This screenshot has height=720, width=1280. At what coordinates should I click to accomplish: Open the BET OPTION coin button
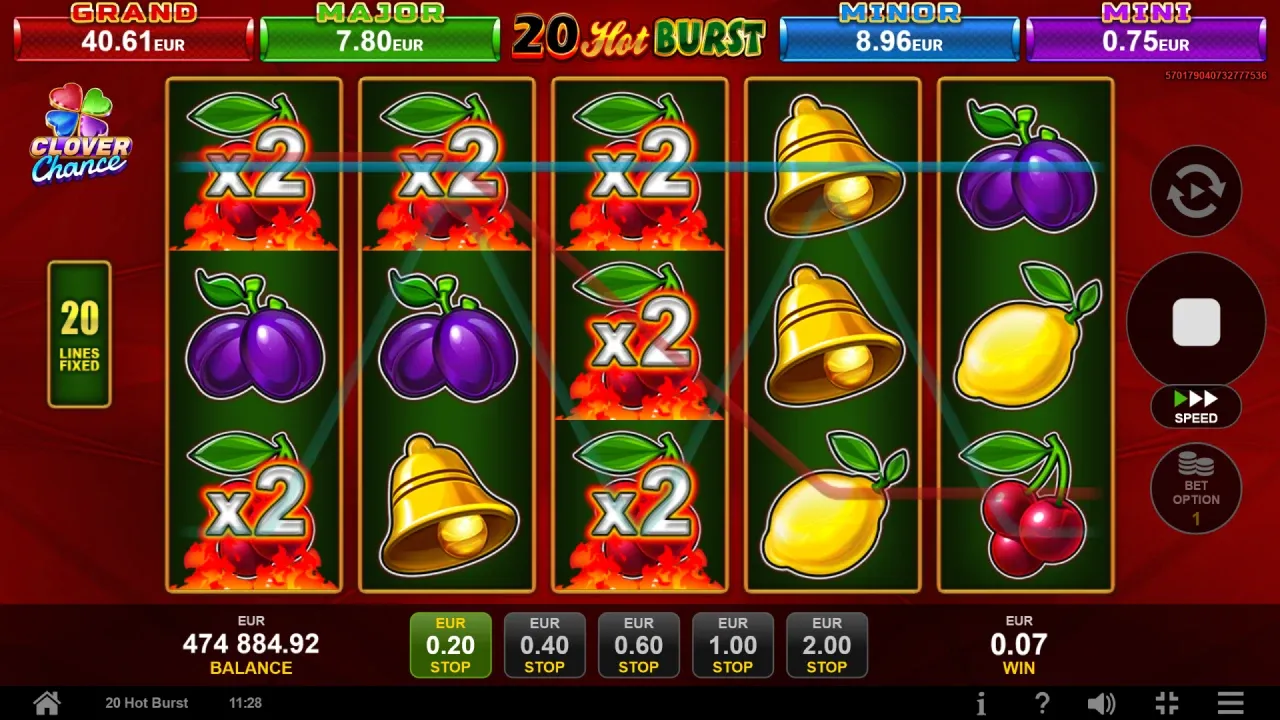pyautogui.click(x=1196, y=489)
